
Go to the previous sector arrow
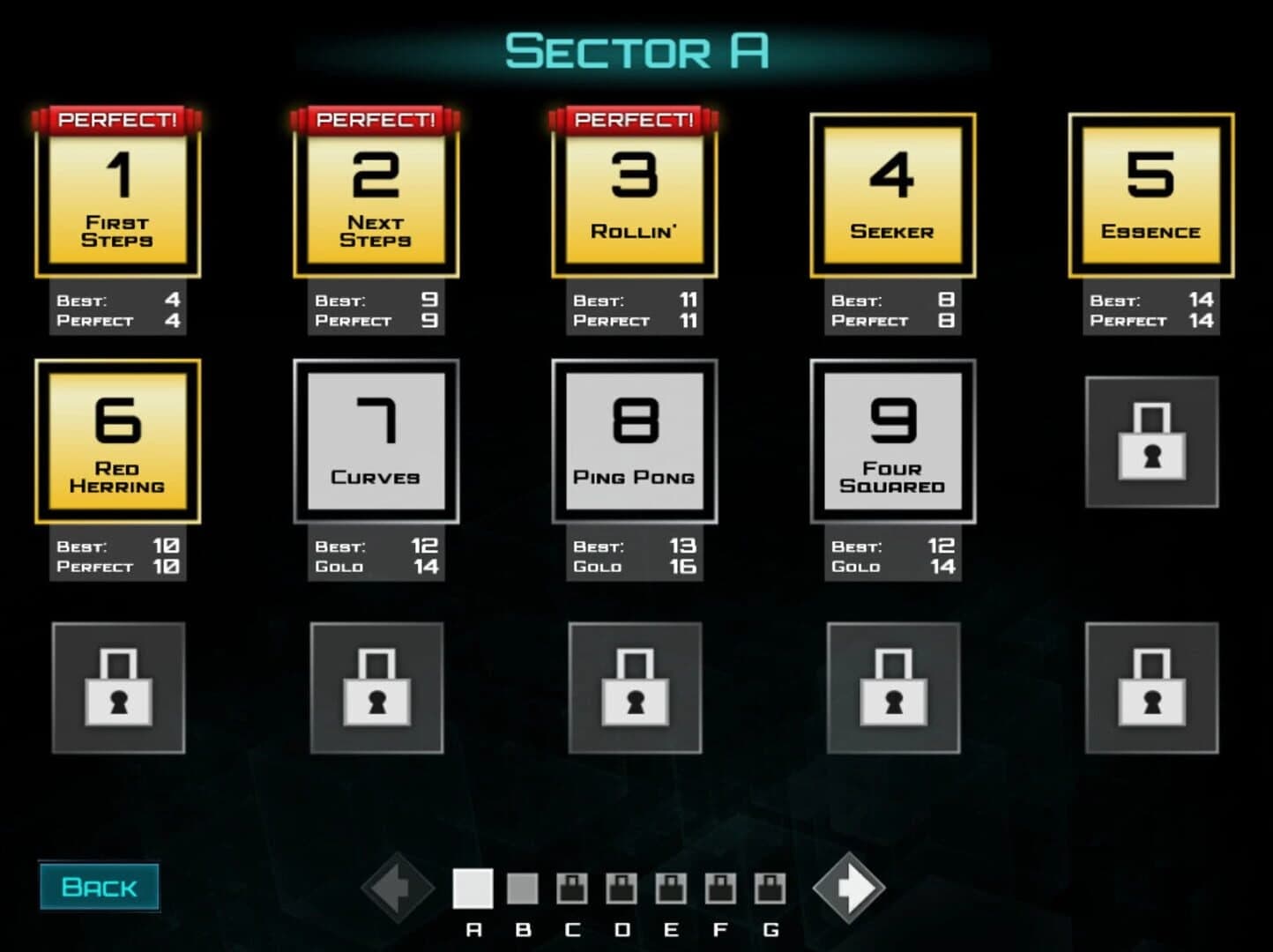[x=398, y=887]
